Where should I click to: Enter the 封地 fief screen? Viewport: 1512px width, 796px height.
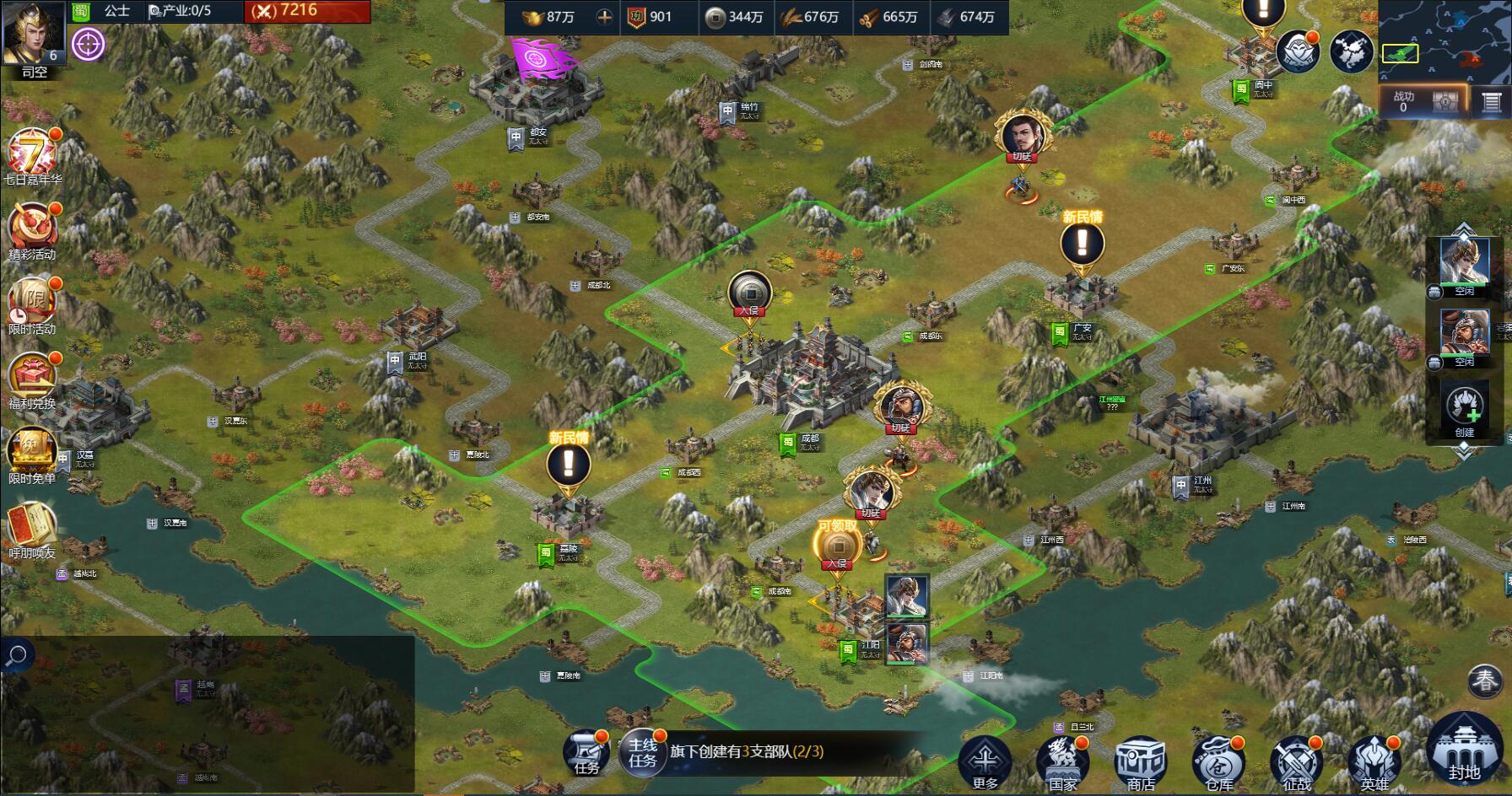click(1464, 750)
